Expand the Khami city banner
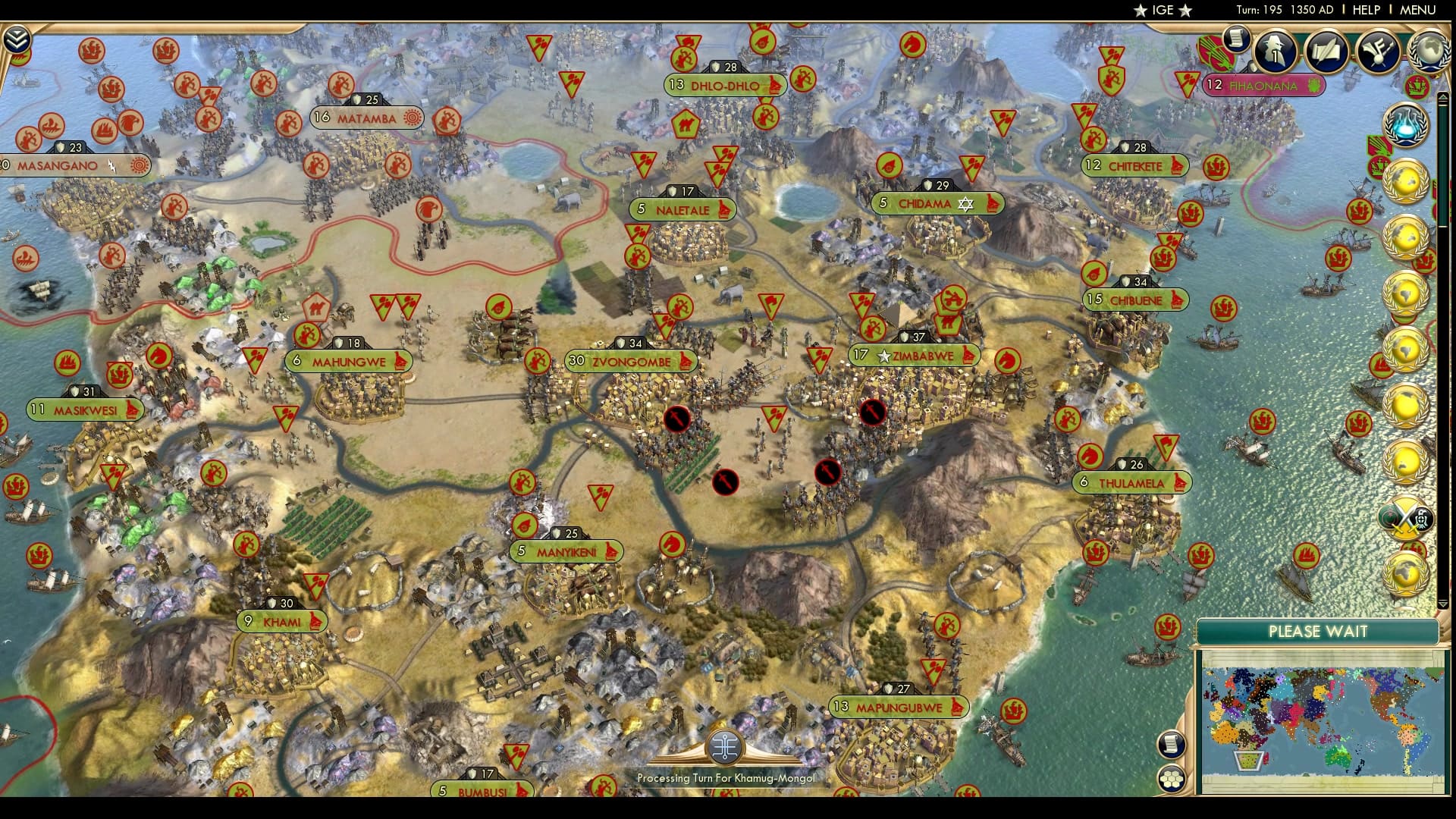This screenshot has width=1456, height=819. tap(281, 621)
